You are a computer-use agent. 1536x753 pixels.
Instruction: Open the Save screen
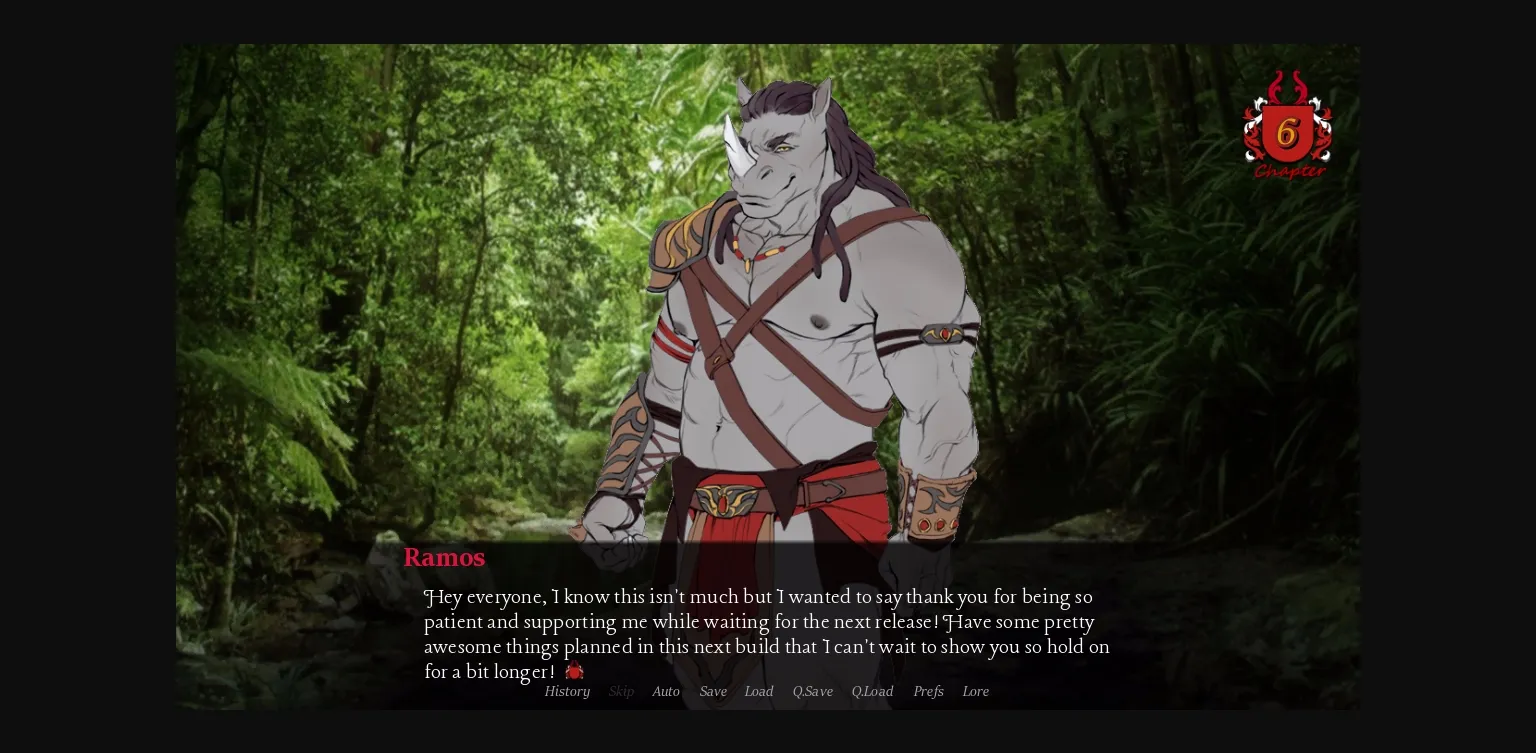coord(713,691)
